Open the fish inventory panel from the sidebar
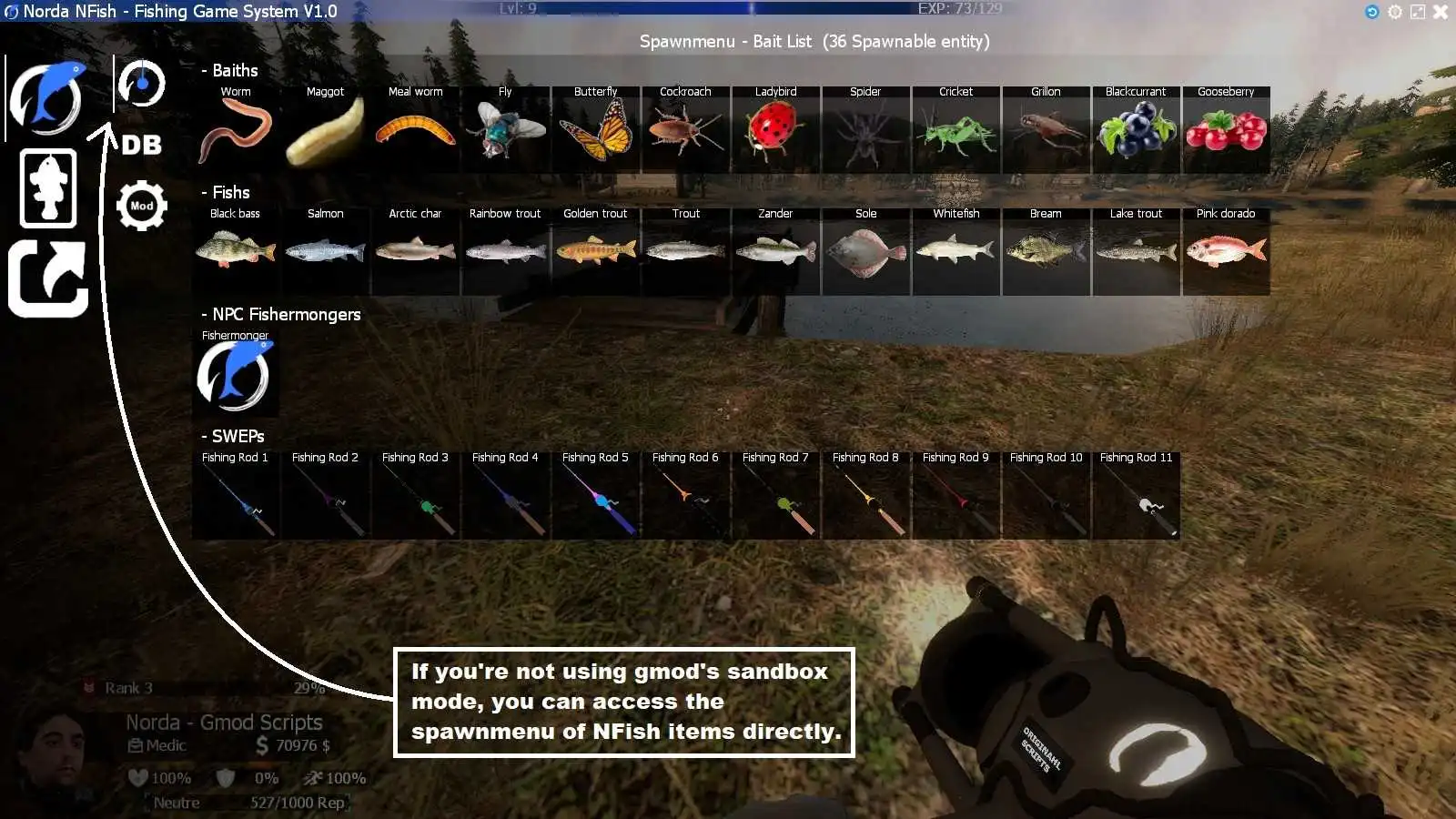Image resolution: width=1456 pixels, height=819 pixels. point(49,188)
